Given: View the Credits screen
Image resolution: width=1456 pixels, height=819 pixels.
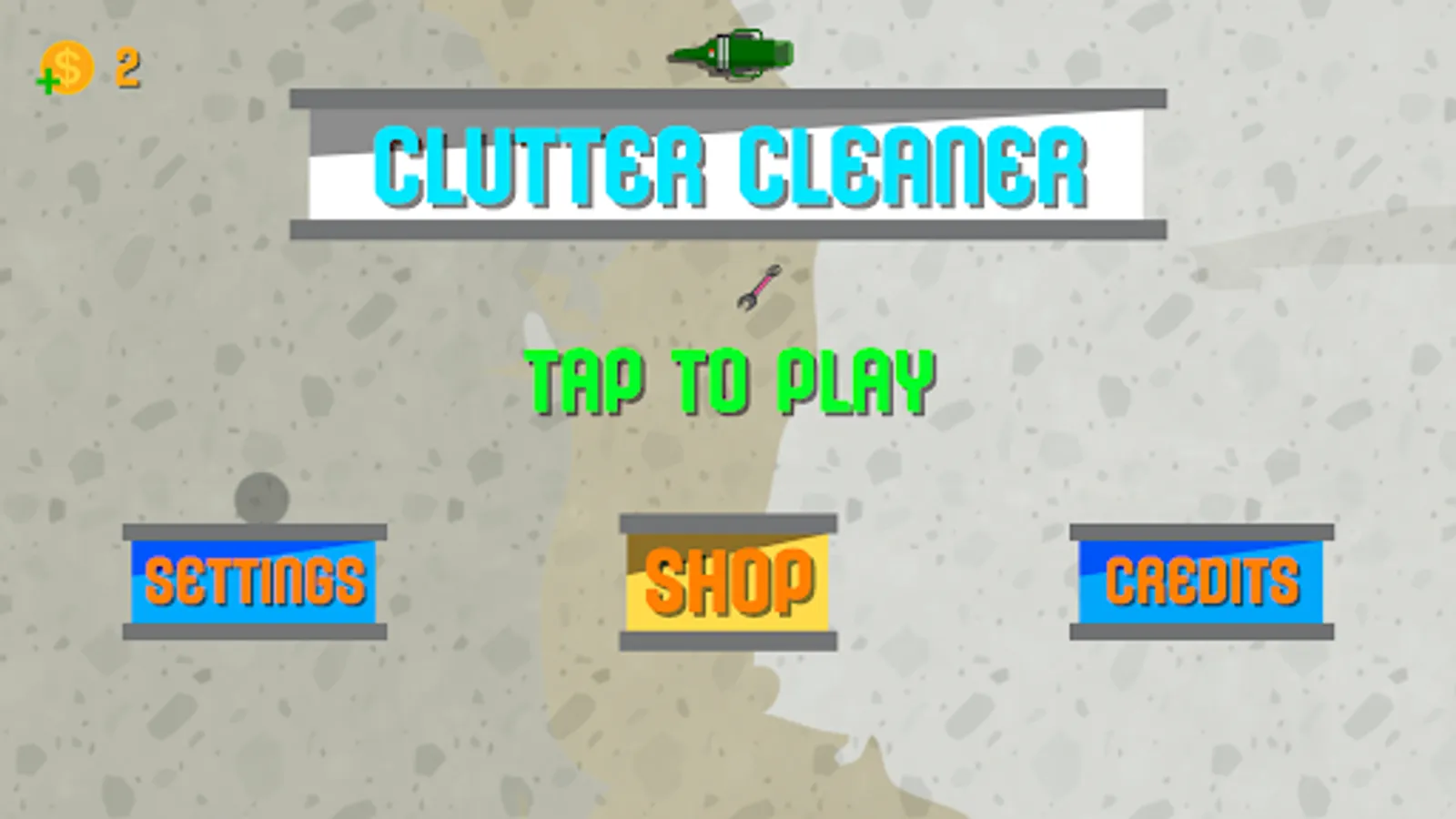Looking at the screenshot, I should point(1201,579).
